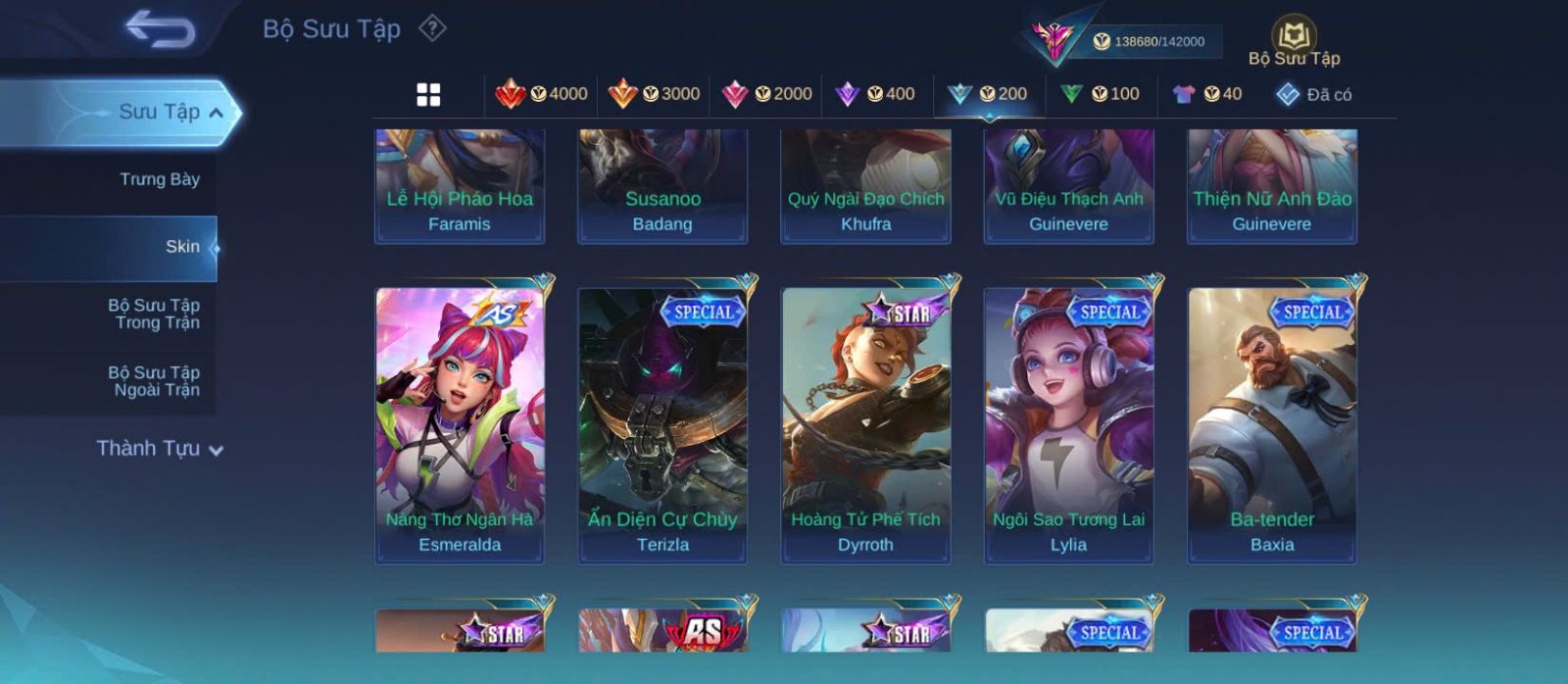
Task: Filter by owned skins (Đã có)
Action: pyautogui.click(x=1314, y=94)
